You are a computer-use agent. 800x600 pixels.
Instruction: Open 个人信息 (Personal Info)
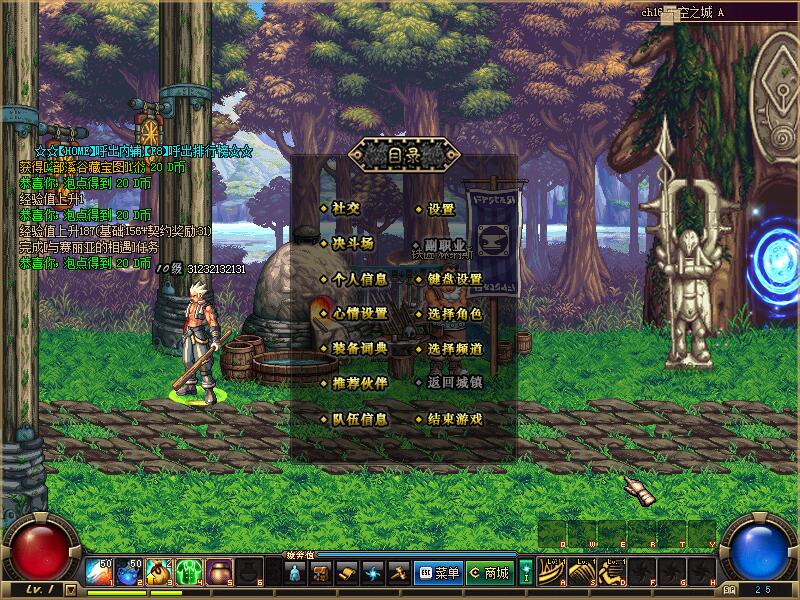tap(359, 279)
